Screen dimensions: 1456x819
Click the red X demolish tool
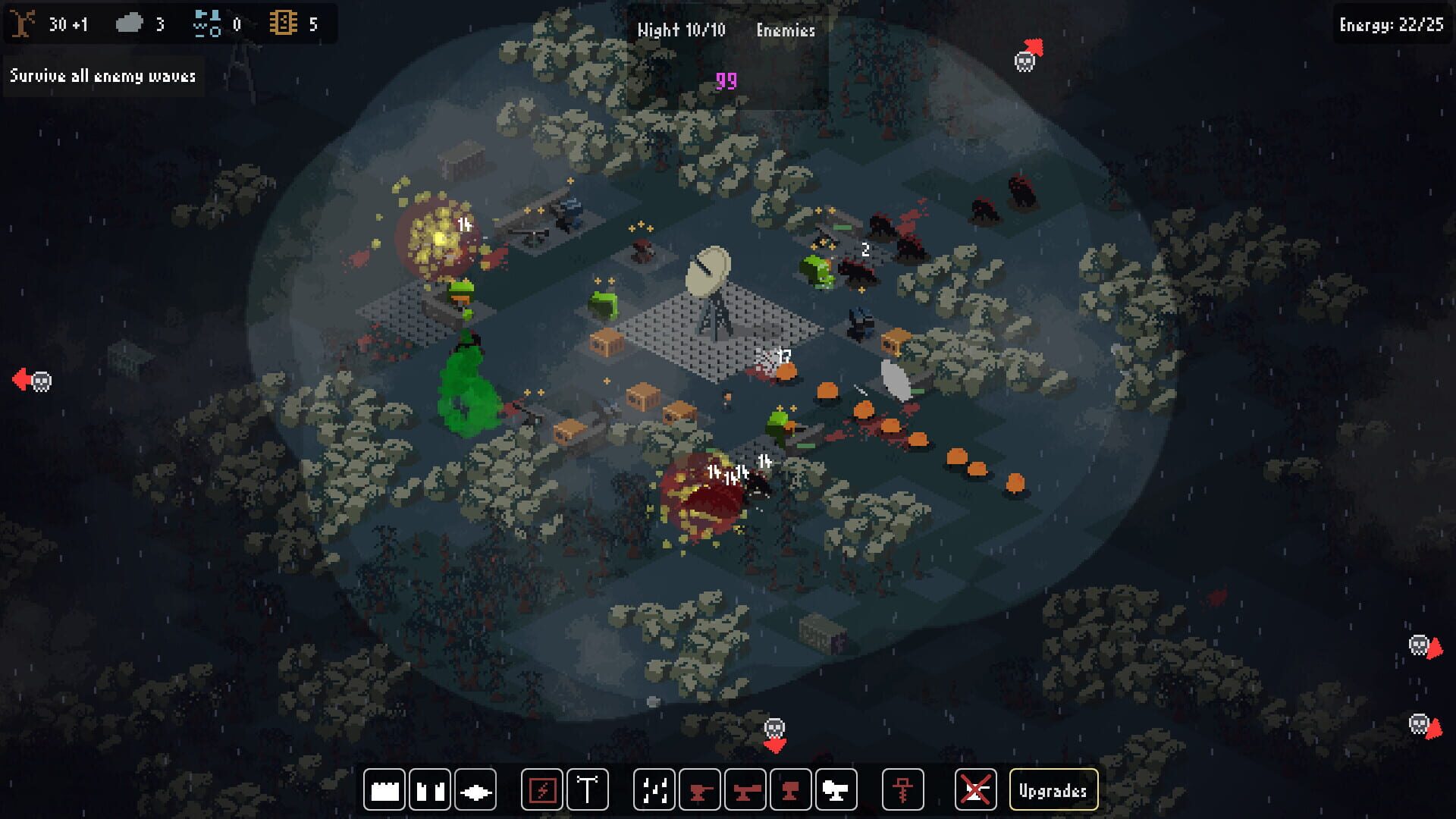pos(977,789)
